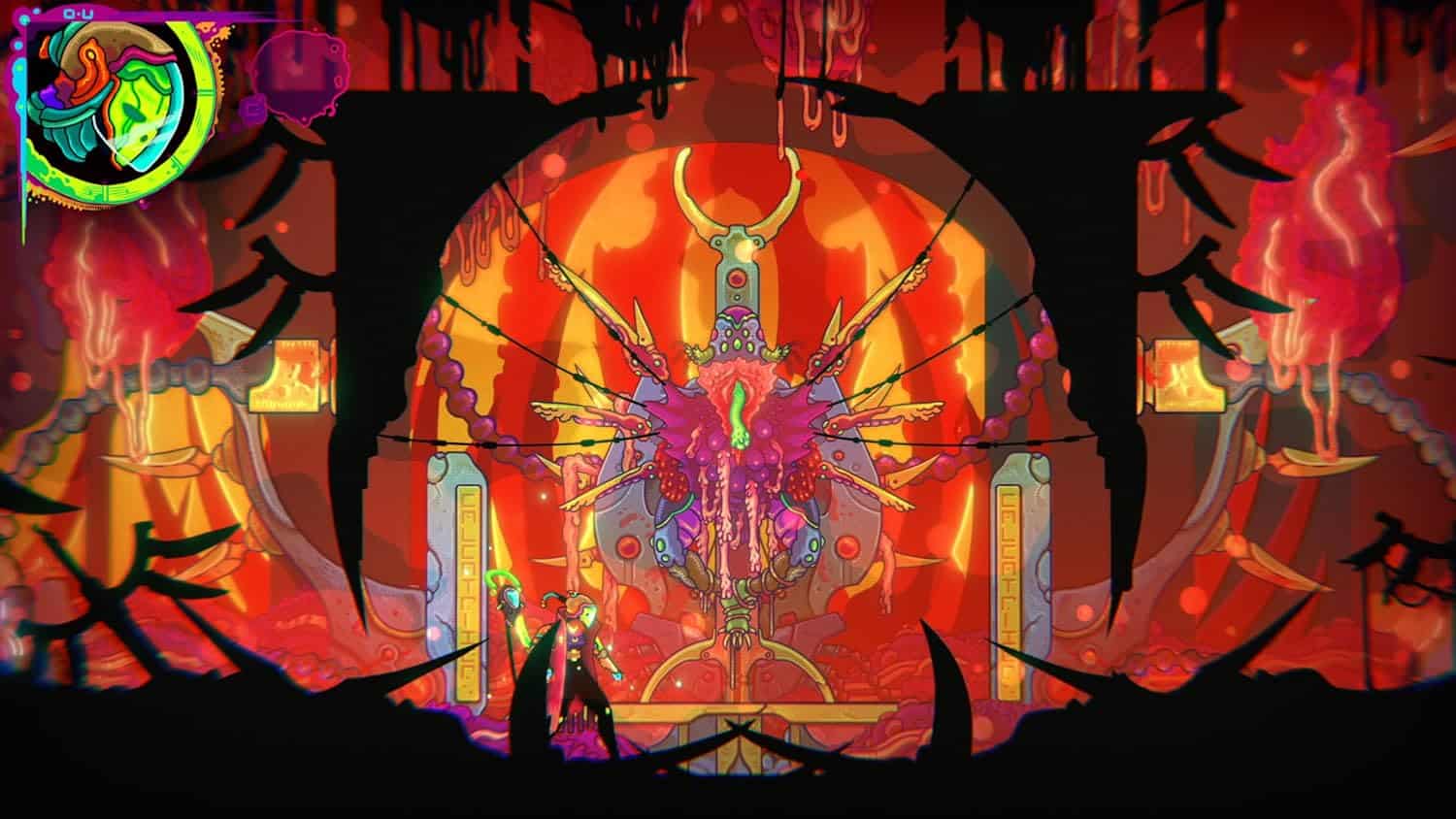The height and width of the screenshot is (819, 1456).
Task: Click the Q-U label at the top-left HUD
Action: [76, 13]
